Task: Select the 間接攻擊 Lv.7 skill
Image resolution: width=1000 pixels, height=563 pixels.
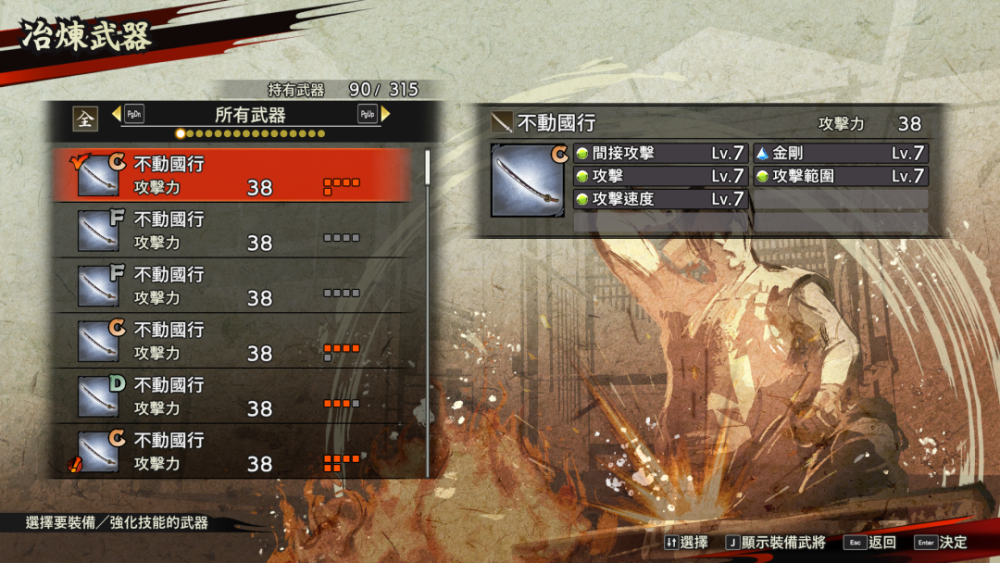Action: pos(660,153)
